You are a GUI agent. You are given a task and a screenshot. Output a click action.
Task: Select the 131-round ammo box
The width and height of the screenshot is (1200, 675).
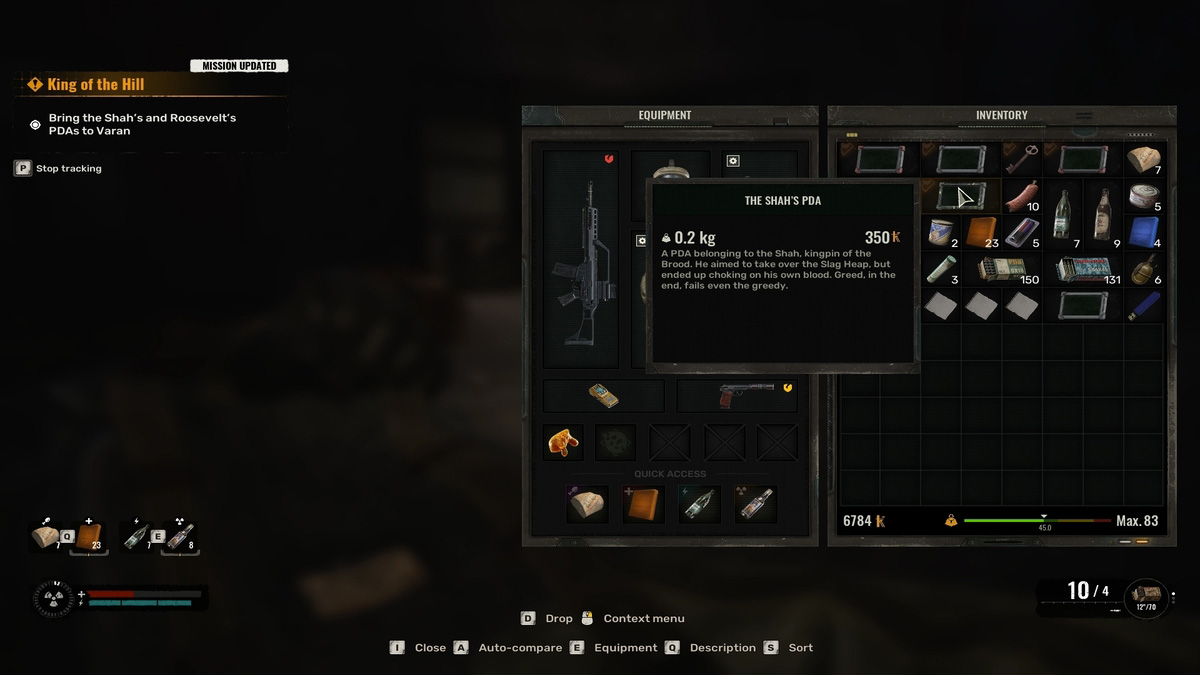pos(1083,269)
